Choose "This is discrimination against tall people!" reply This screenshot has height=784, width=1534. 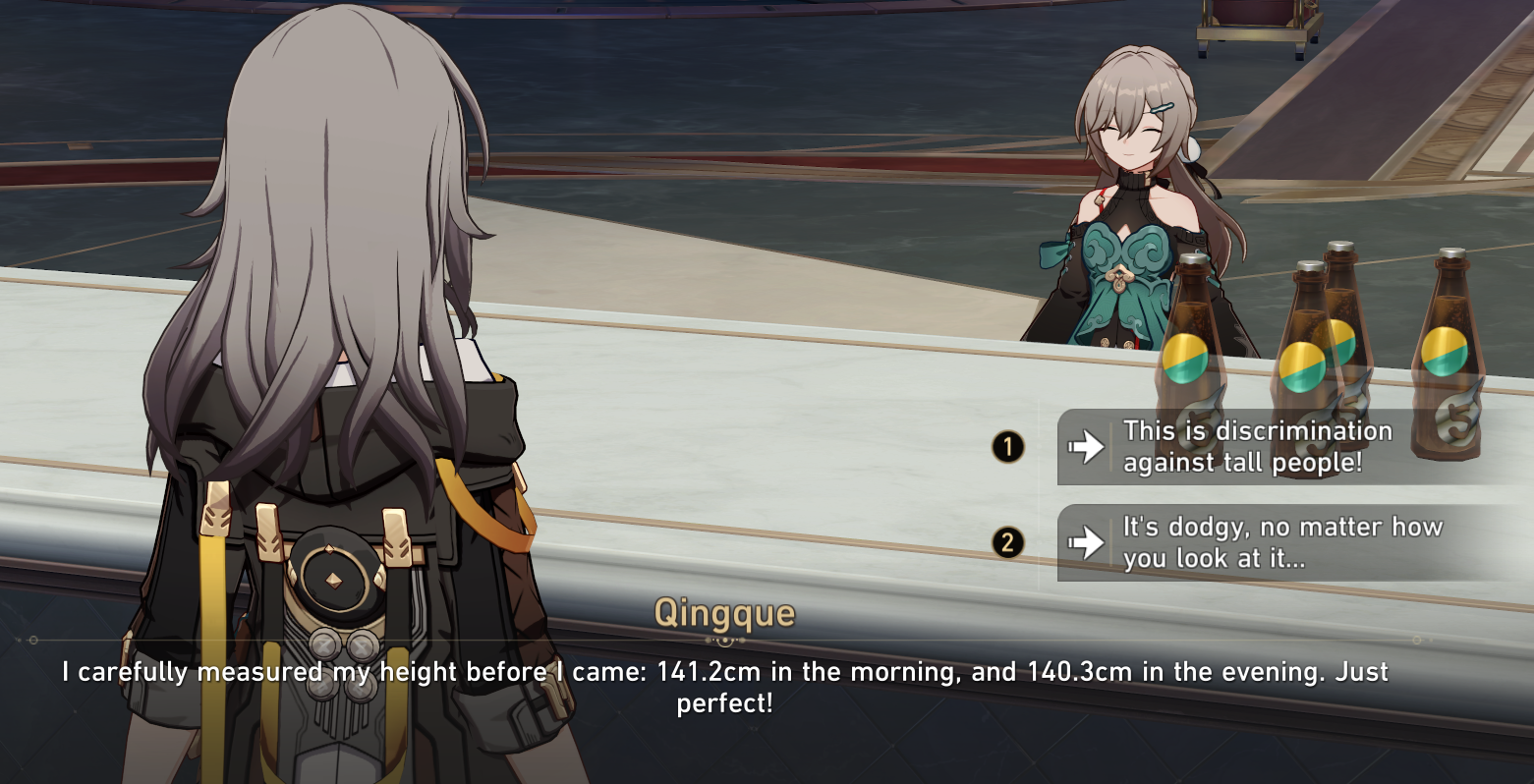point(1257,447)
